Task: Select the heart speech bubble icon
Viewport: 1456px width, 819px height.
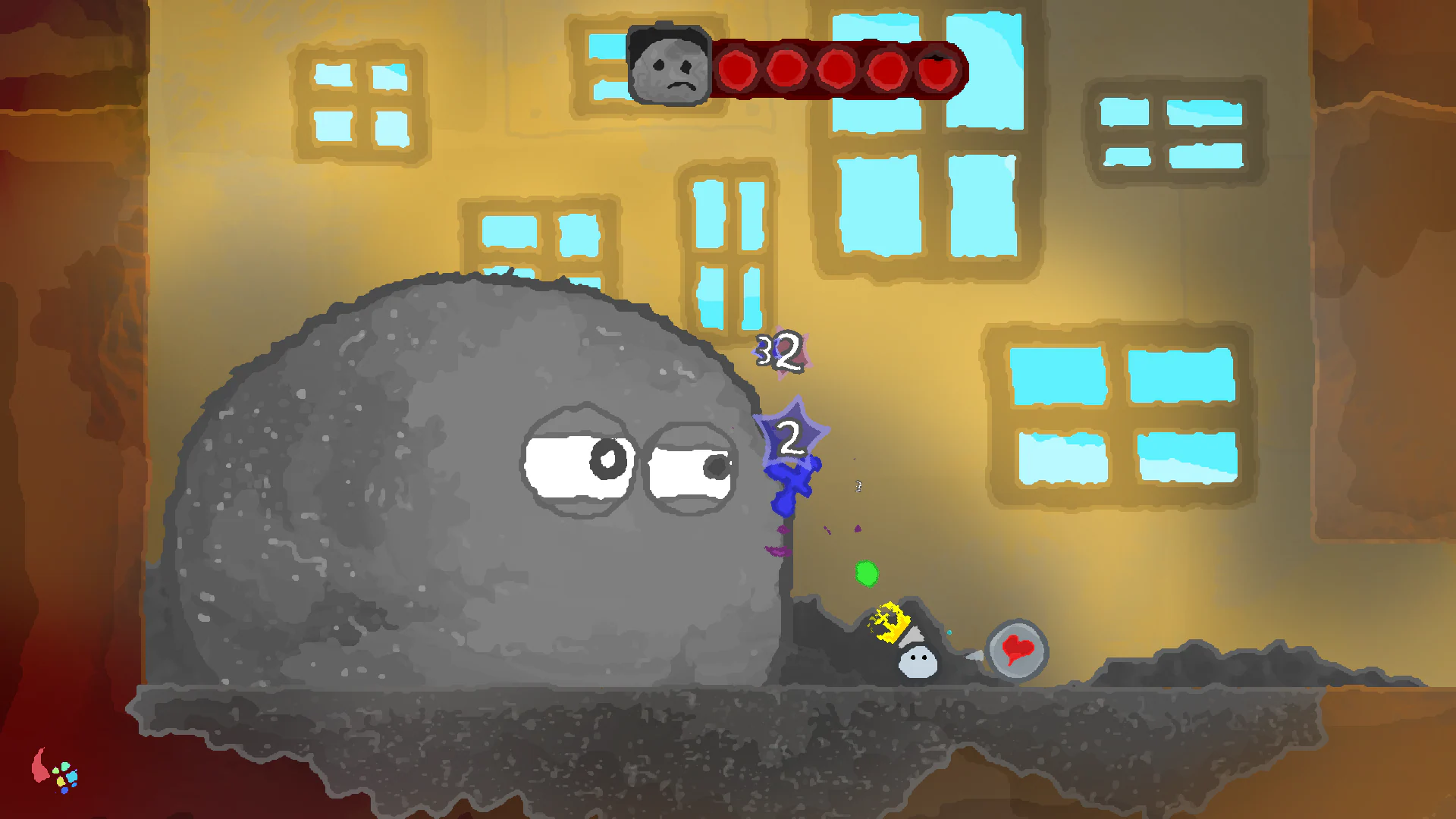Action: pyautogui.click(x=1016, y=650)
